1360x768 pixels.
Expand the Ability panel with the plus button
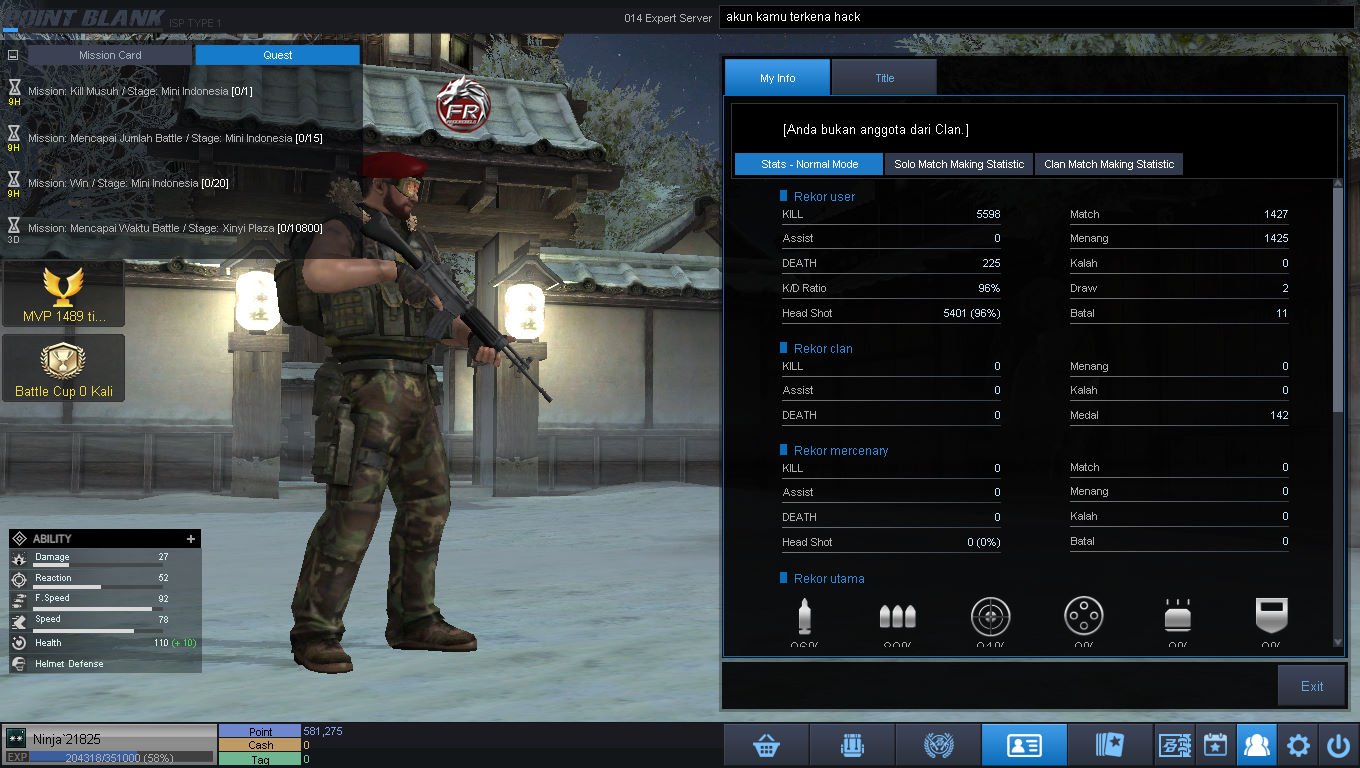(x=191, y=539)
